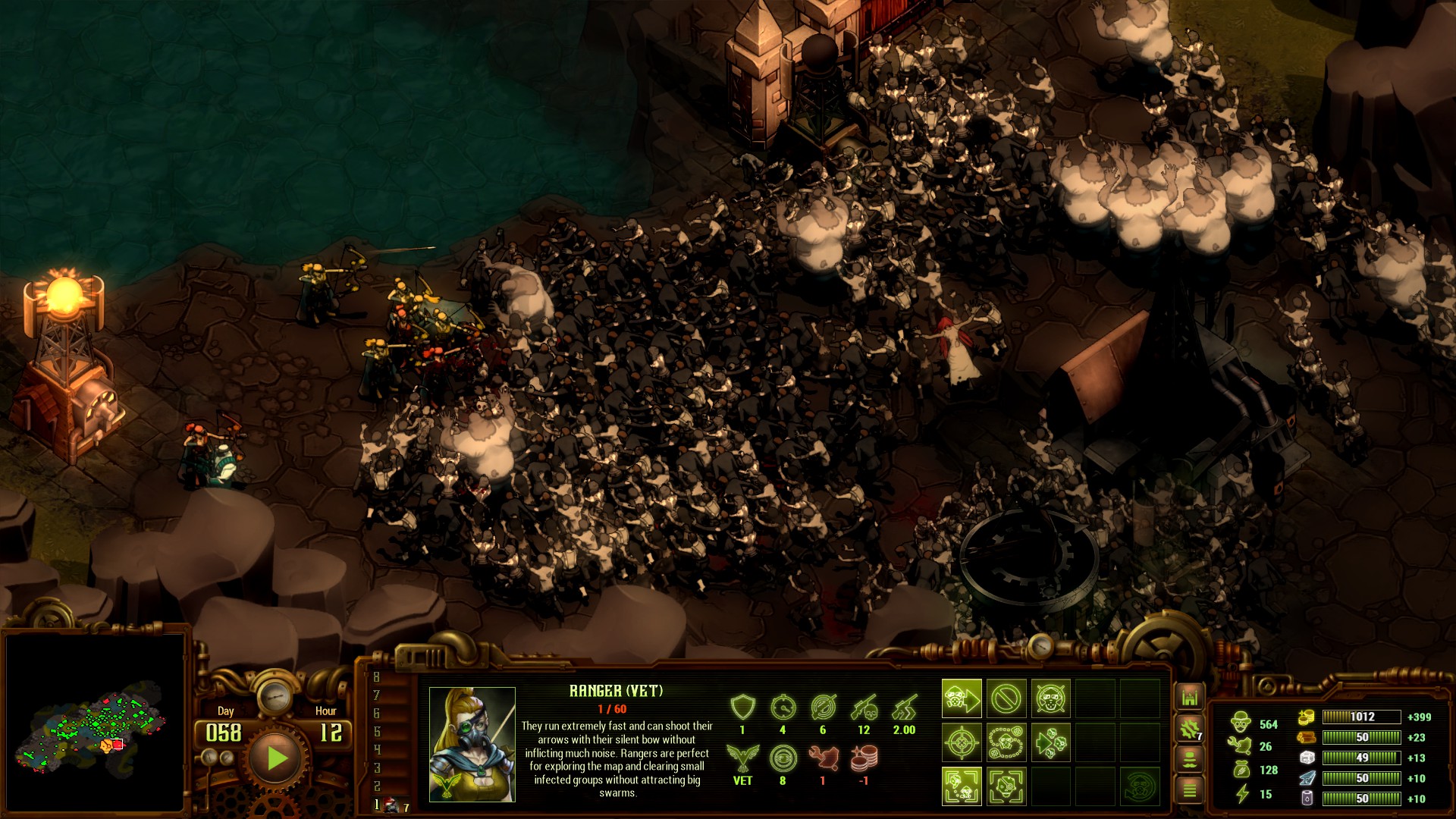Viewport: 1456px width, 819px height.
Task: Open the colony buildings menu button
Action: [x=1189, y=697]
